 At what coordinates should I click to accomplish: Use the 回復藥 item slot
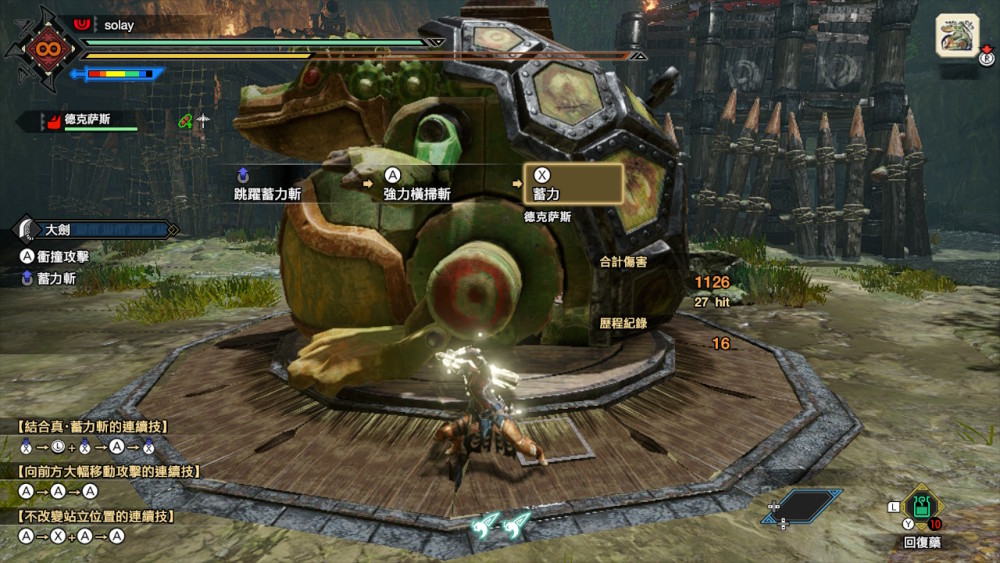pos(920,507)
